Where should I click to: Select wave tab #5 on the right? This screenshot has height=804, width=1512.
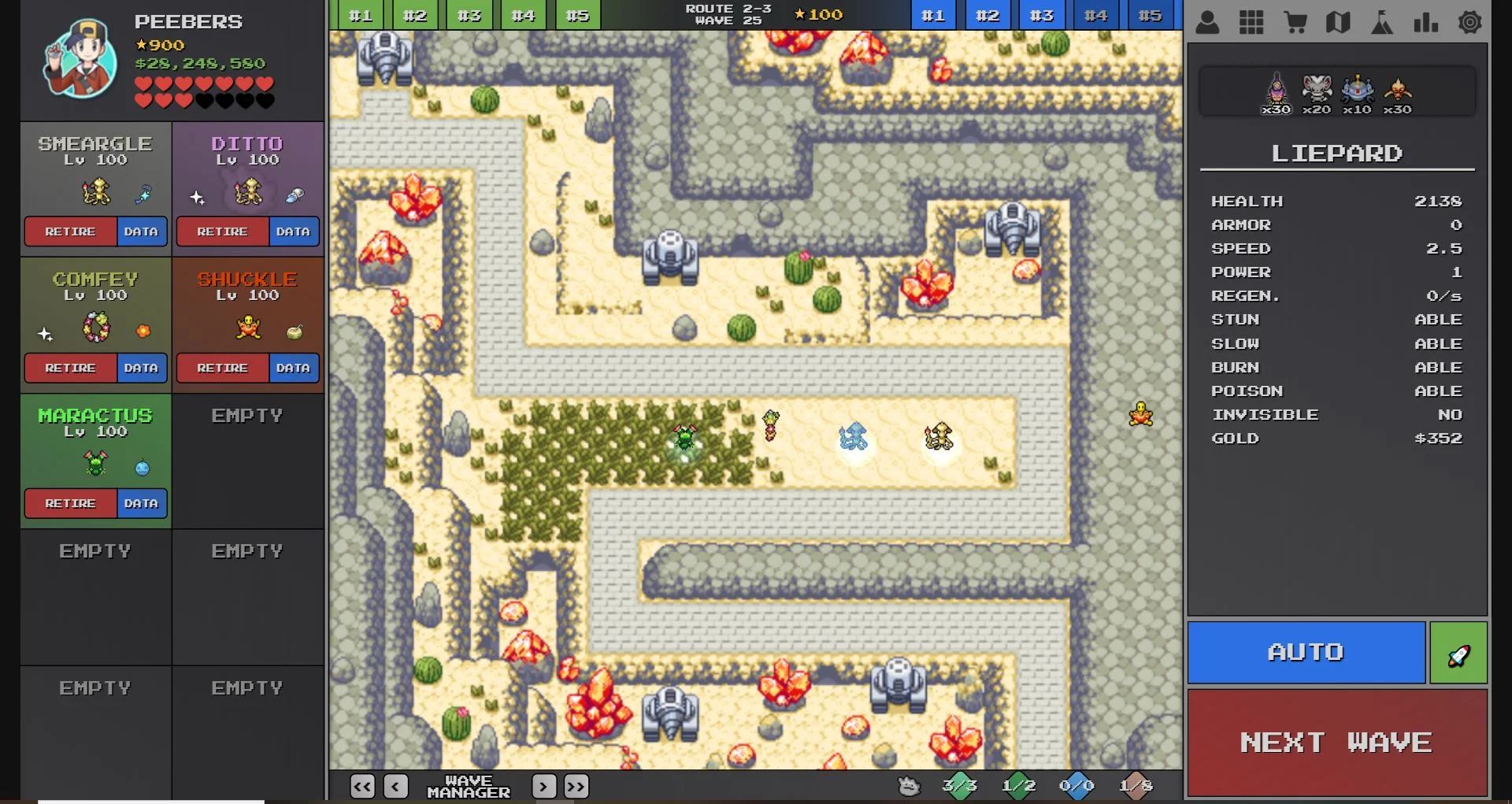tap(1150, 14)
